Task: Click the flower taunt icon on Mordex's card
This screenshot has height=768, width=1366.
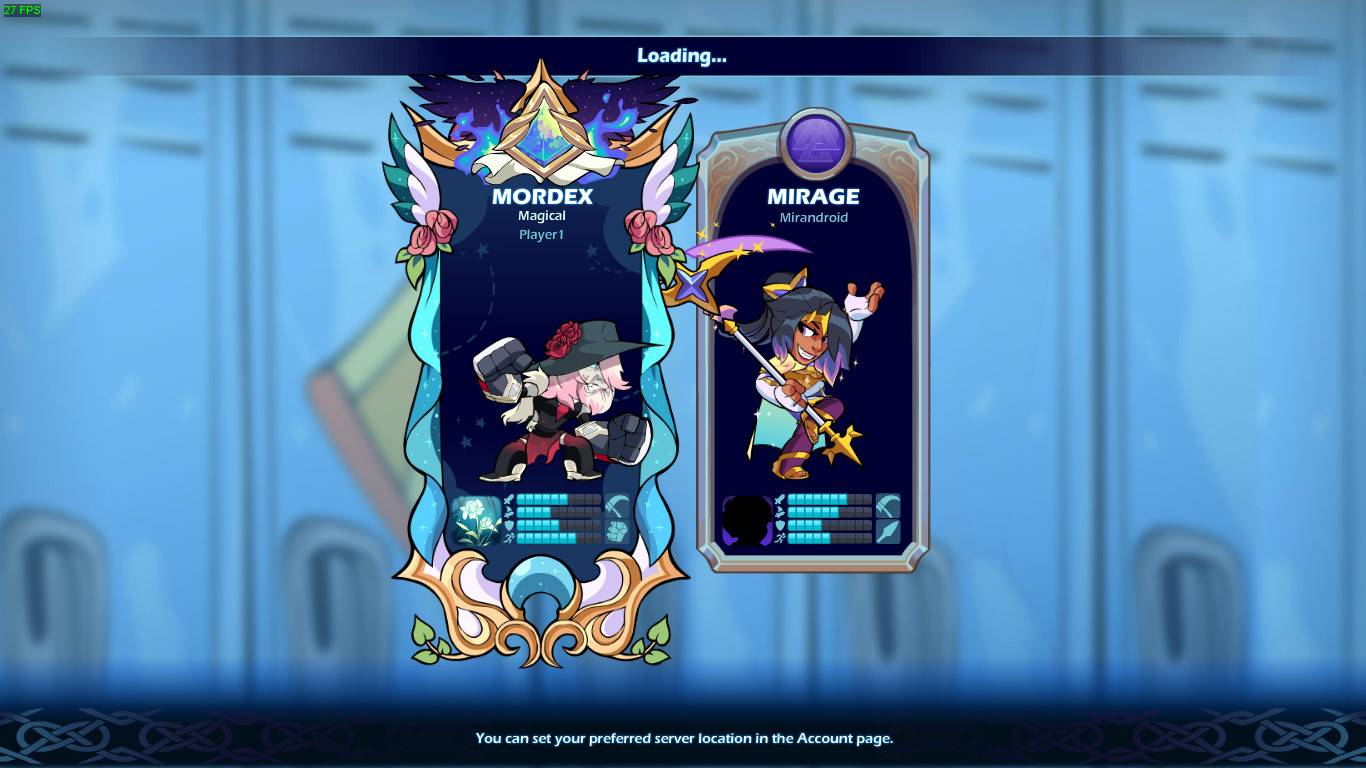Action: (478, 521)
